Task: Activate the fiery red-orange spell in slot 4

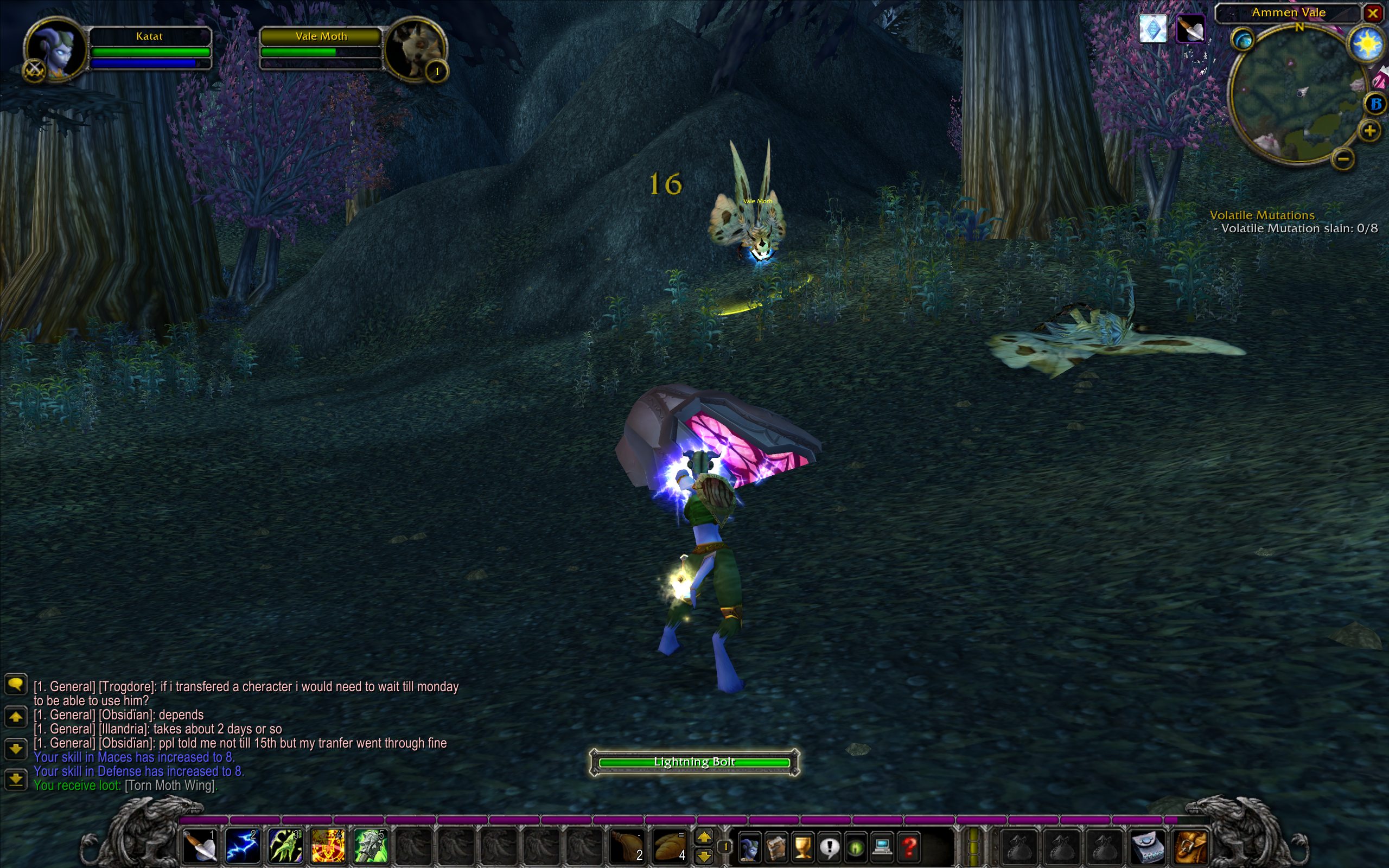Action: coord(327,846)
